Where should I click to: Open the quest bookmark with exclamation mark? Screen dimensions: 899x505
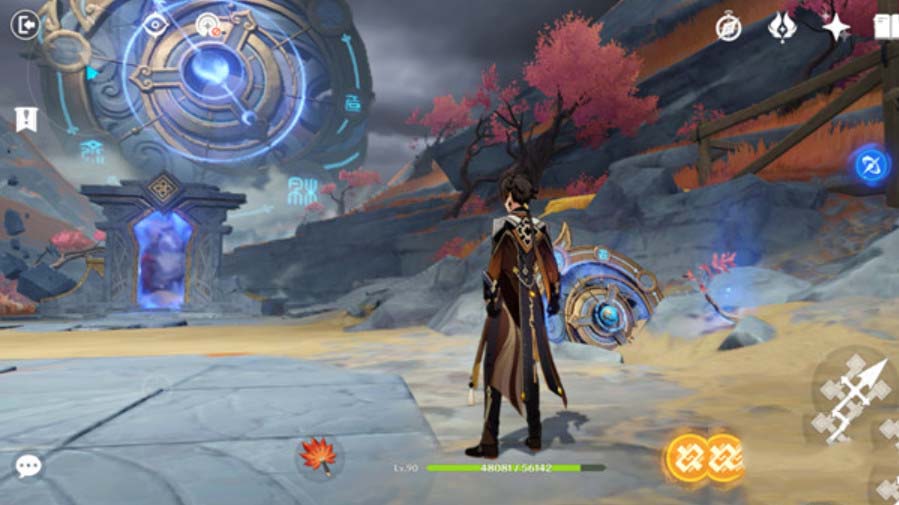click(x=26, y=120)
